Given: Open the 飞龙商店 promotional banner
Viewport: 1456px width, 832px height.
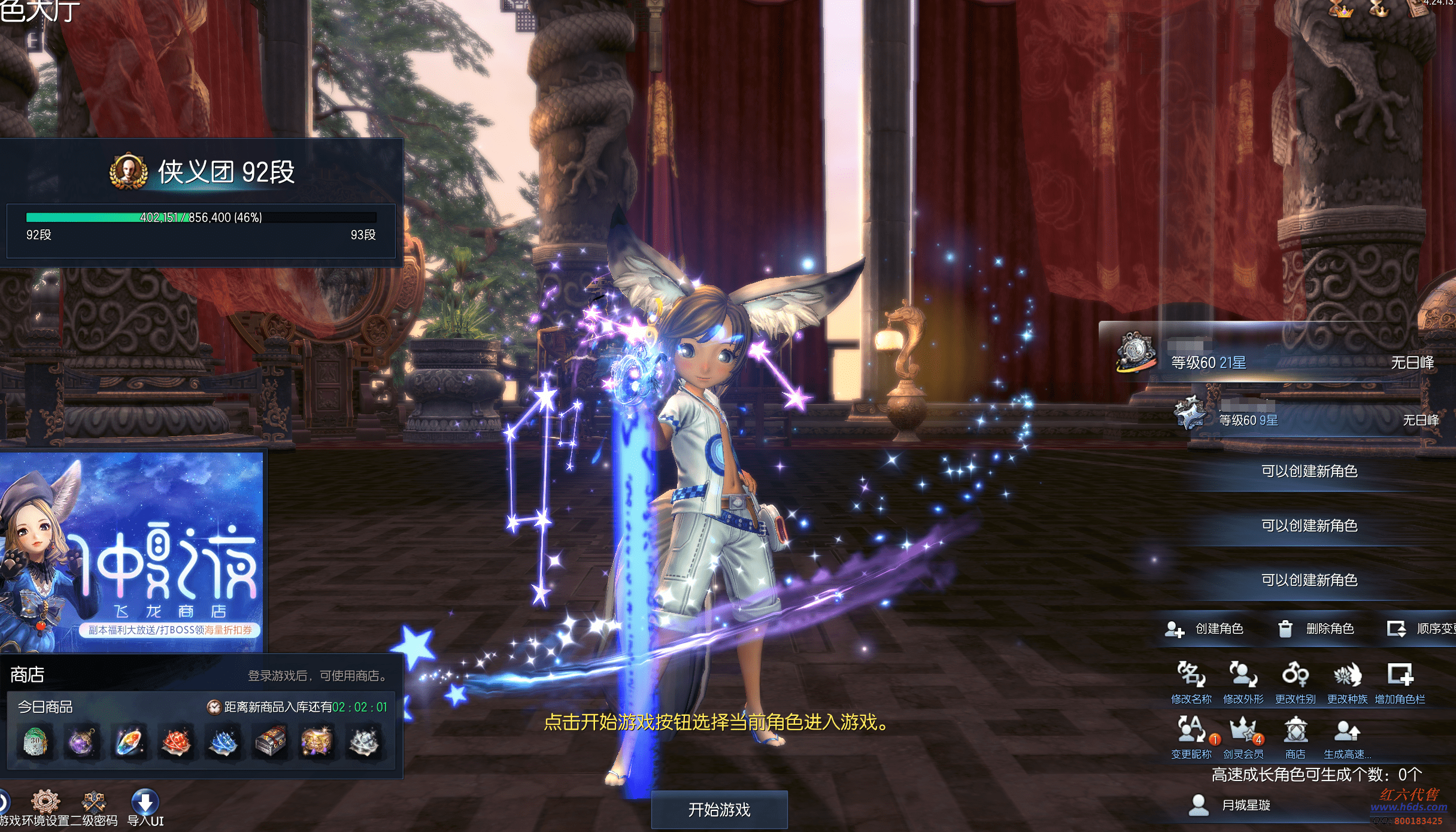Looking at the screenshot, I should tap(132, 551).
